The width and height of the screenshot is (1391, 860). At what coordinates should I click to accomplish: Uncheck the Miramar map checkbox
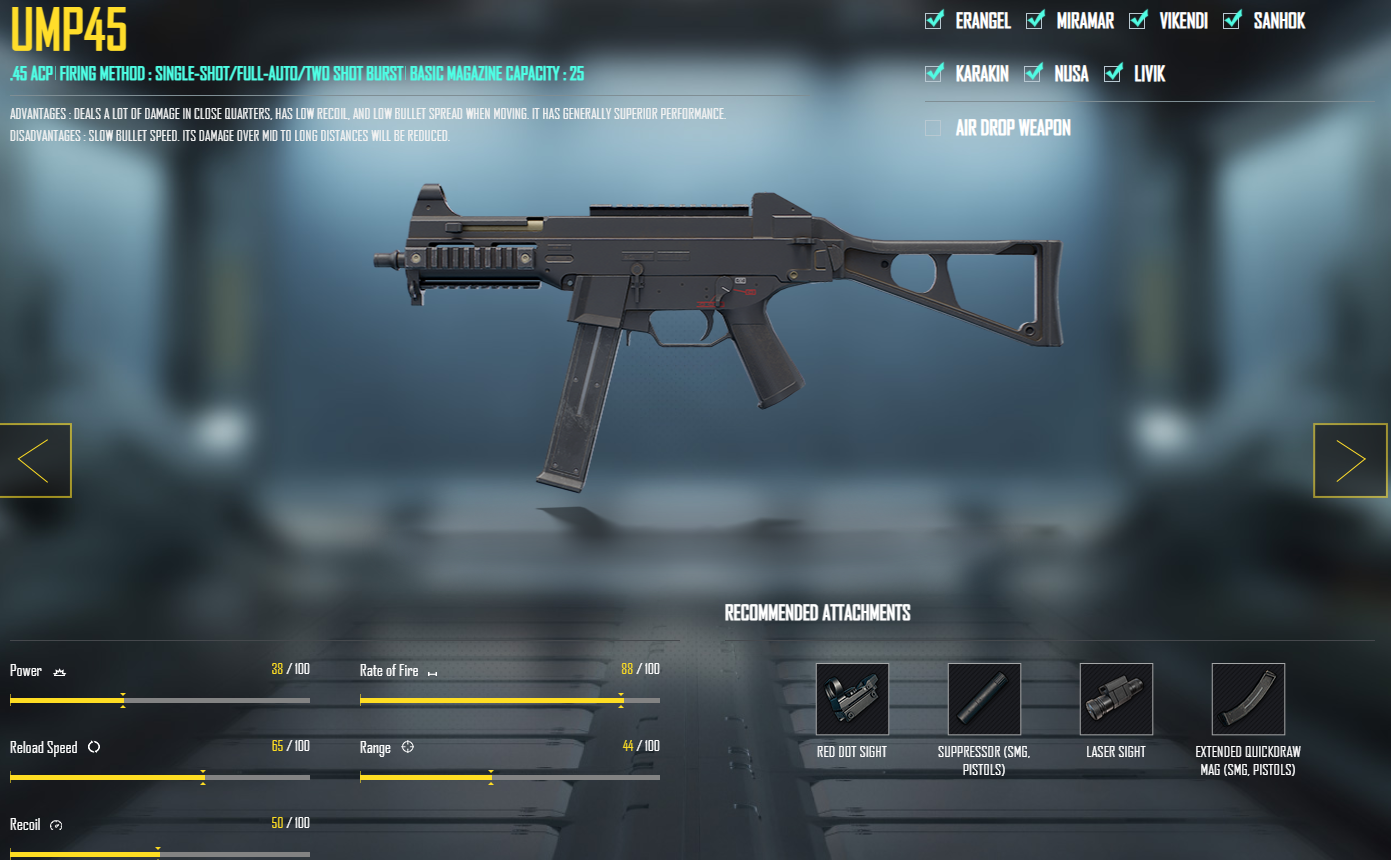[1035, 21]
